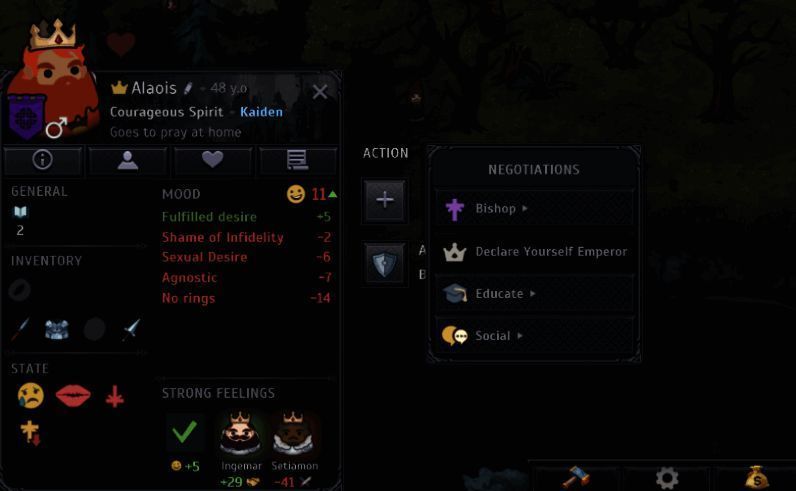Image resolution: width=796 pixels, height=491 pixels.
Task: Click the shield action button
Action: click(385, 263)
